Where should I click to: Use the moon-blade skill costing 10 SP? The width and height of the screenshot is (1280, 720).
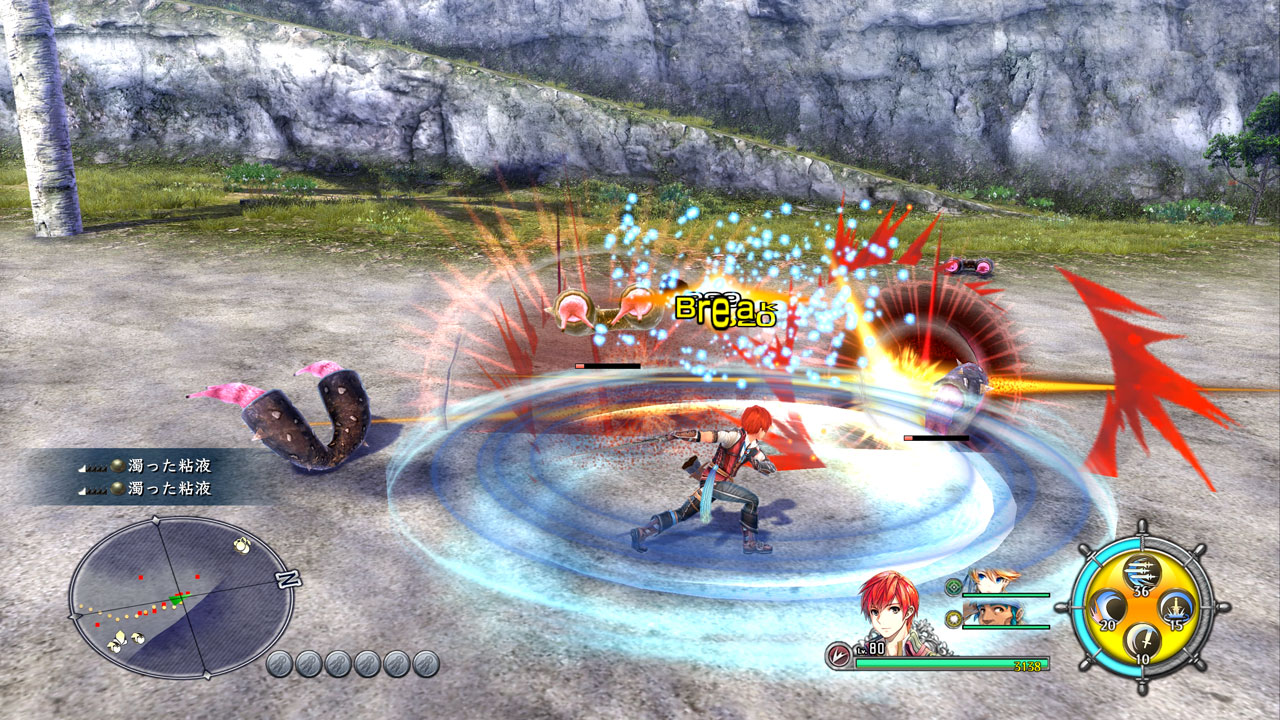tap(1141, 639)
